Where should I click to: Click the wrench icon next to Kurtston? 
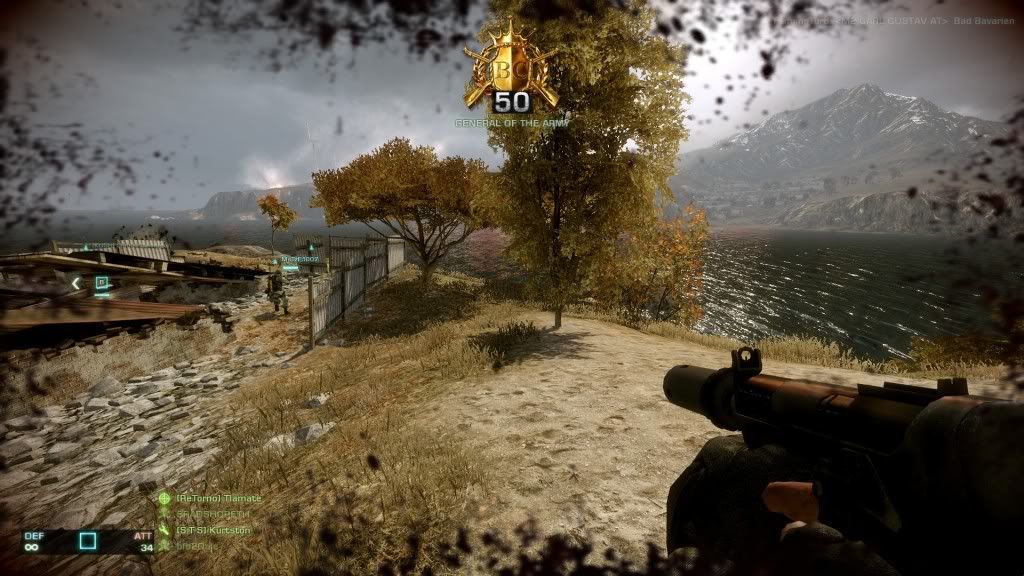164,529
